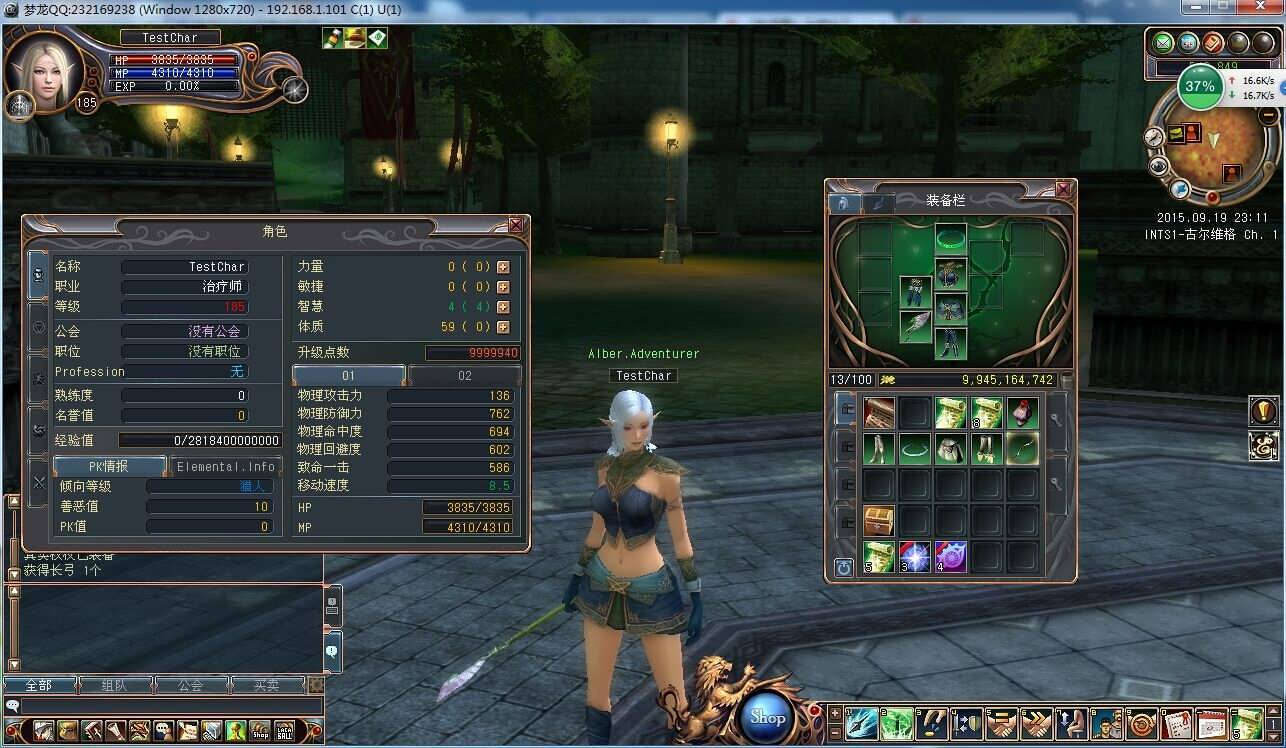1286x748 pixels.
Task: Open the Local Ball menu icon
Action: pos(285,730)
